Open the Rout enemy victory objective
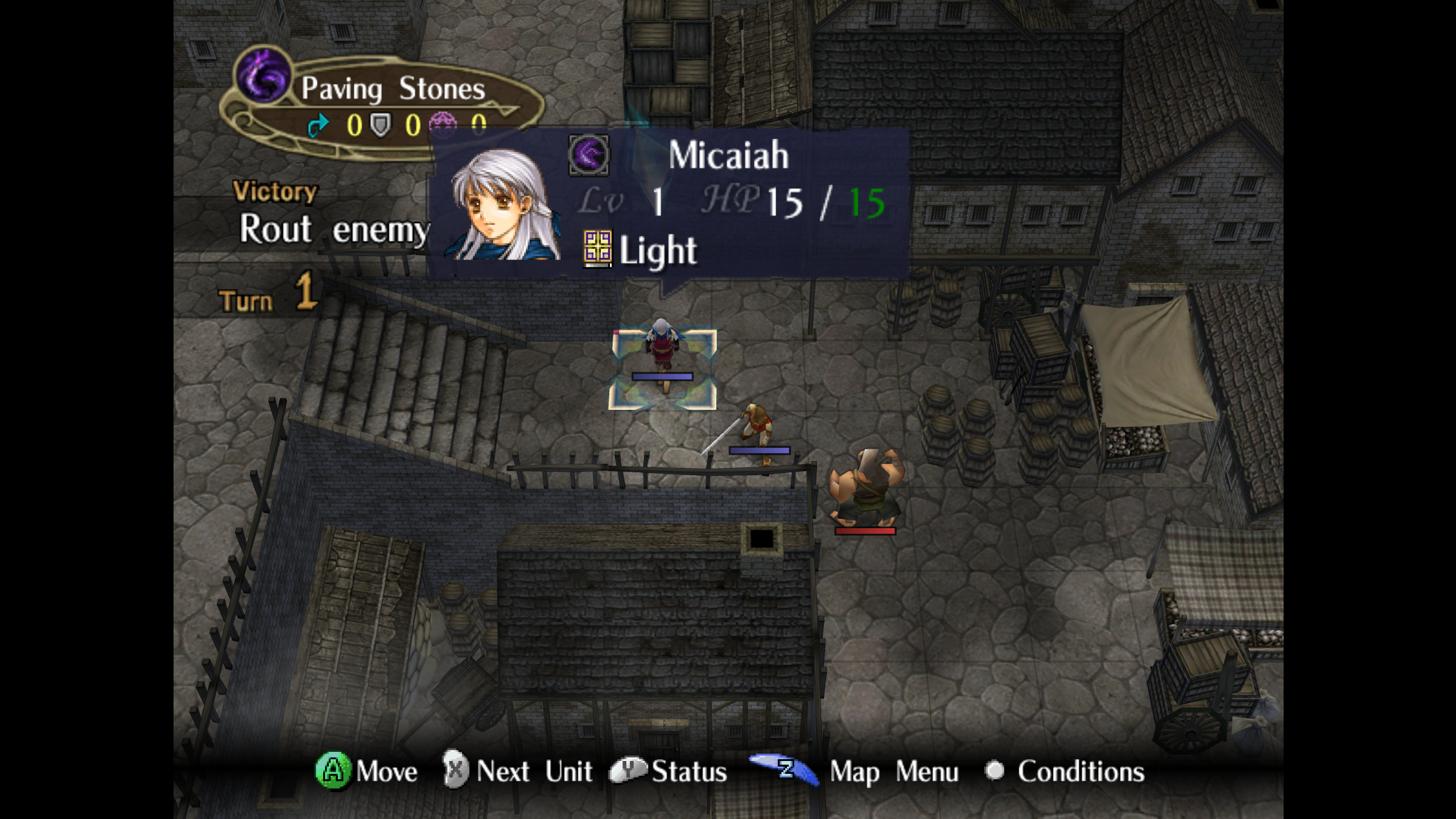 (x=333, y=229)
